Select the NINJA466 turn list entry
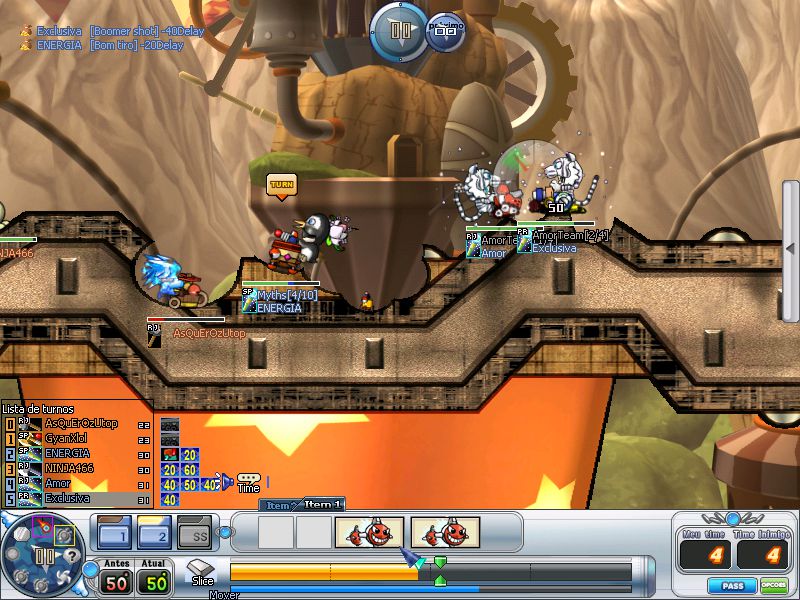 68,468
